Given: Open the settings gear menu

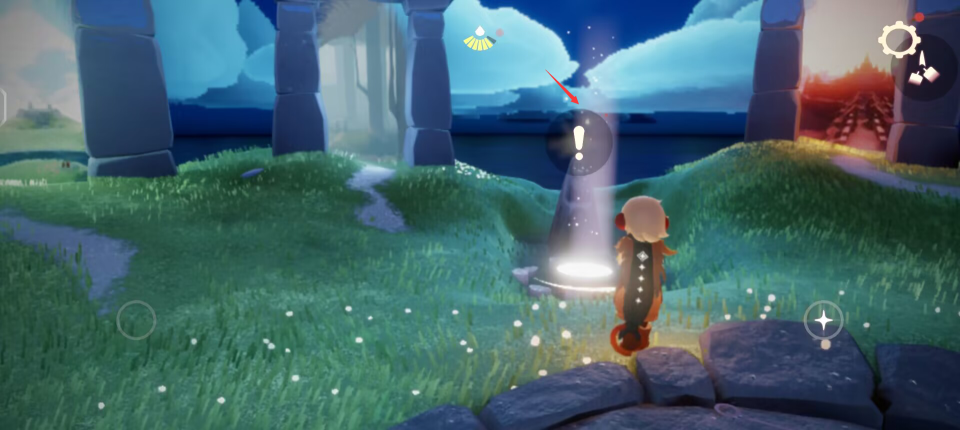Looking at the screenshot, I should pyautogui.click(x=898, y=40).
